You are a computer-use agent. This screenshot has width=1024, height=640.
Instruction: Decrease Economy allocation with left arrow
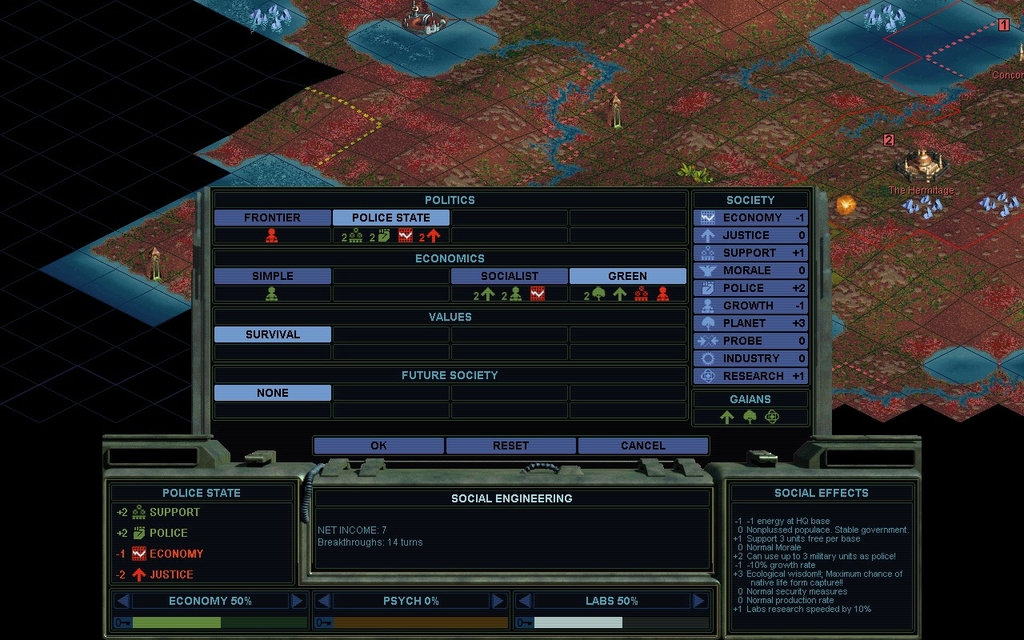[122, 601]
